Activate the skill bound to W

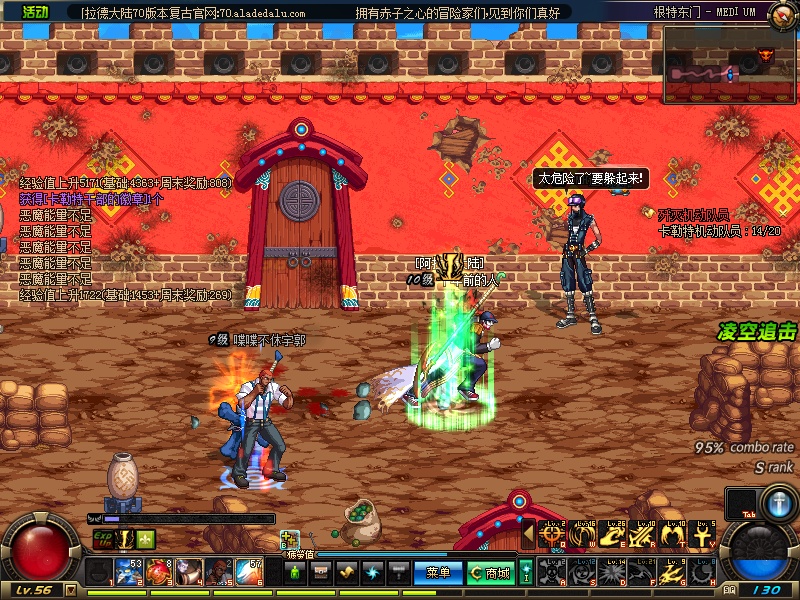click(582, 535)
